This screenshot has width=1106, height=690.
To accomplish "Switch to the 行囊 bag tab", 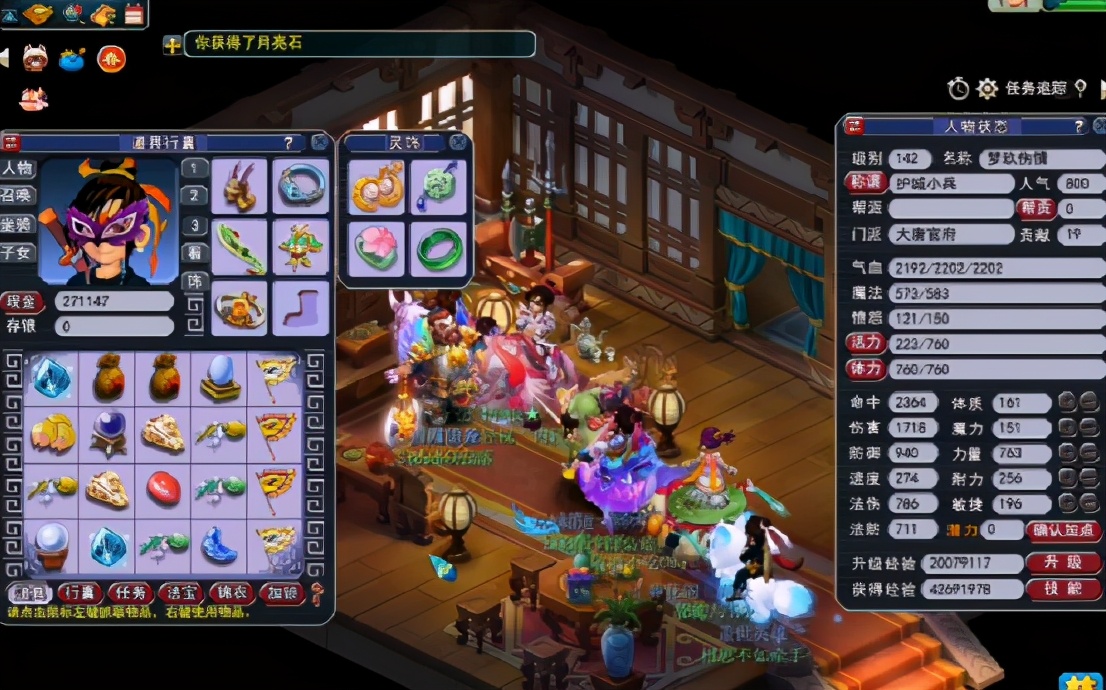I will click(x=78, y=591).
